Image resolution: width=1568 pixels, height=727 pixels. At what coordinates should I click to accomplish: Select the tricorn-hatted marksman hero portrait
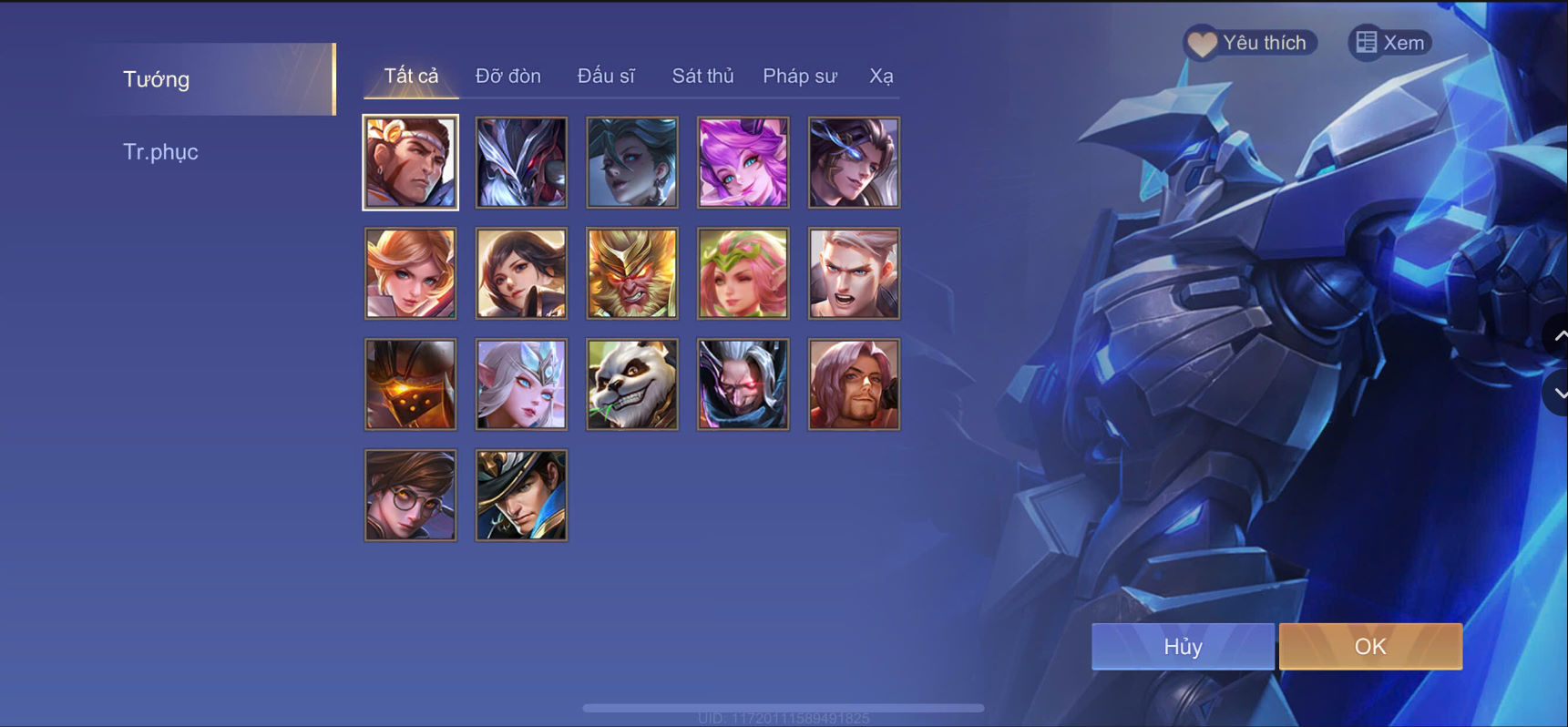(521, 495)
